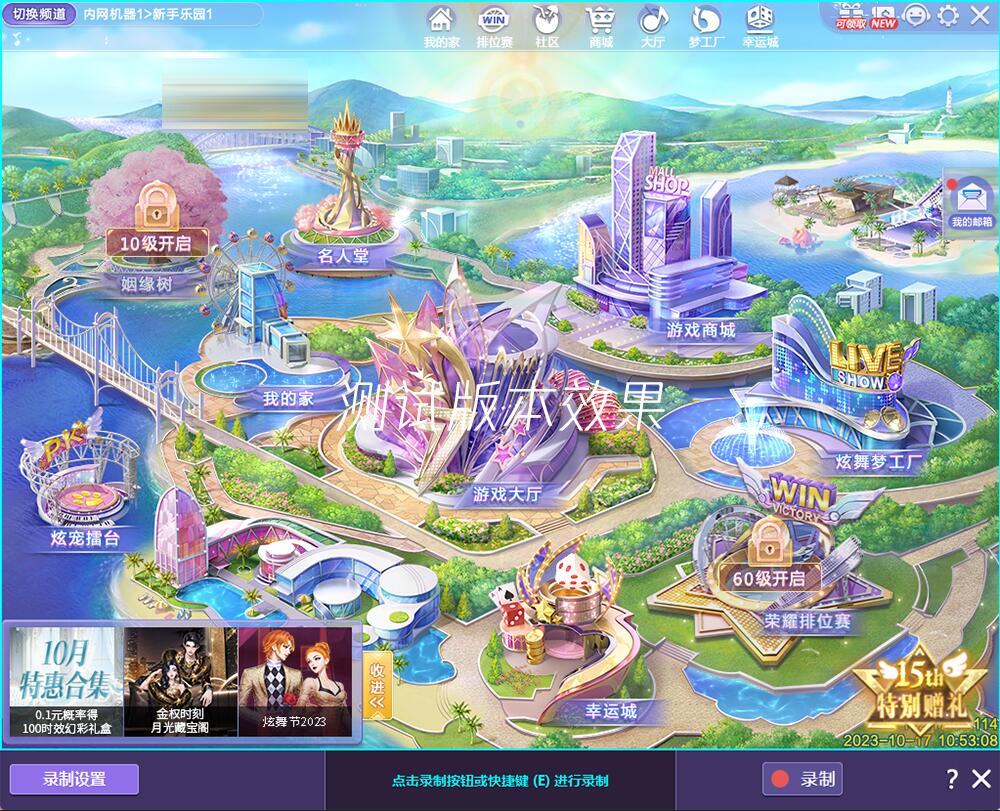Open the 梦工厂 top bar icon

tap(706, 25)
